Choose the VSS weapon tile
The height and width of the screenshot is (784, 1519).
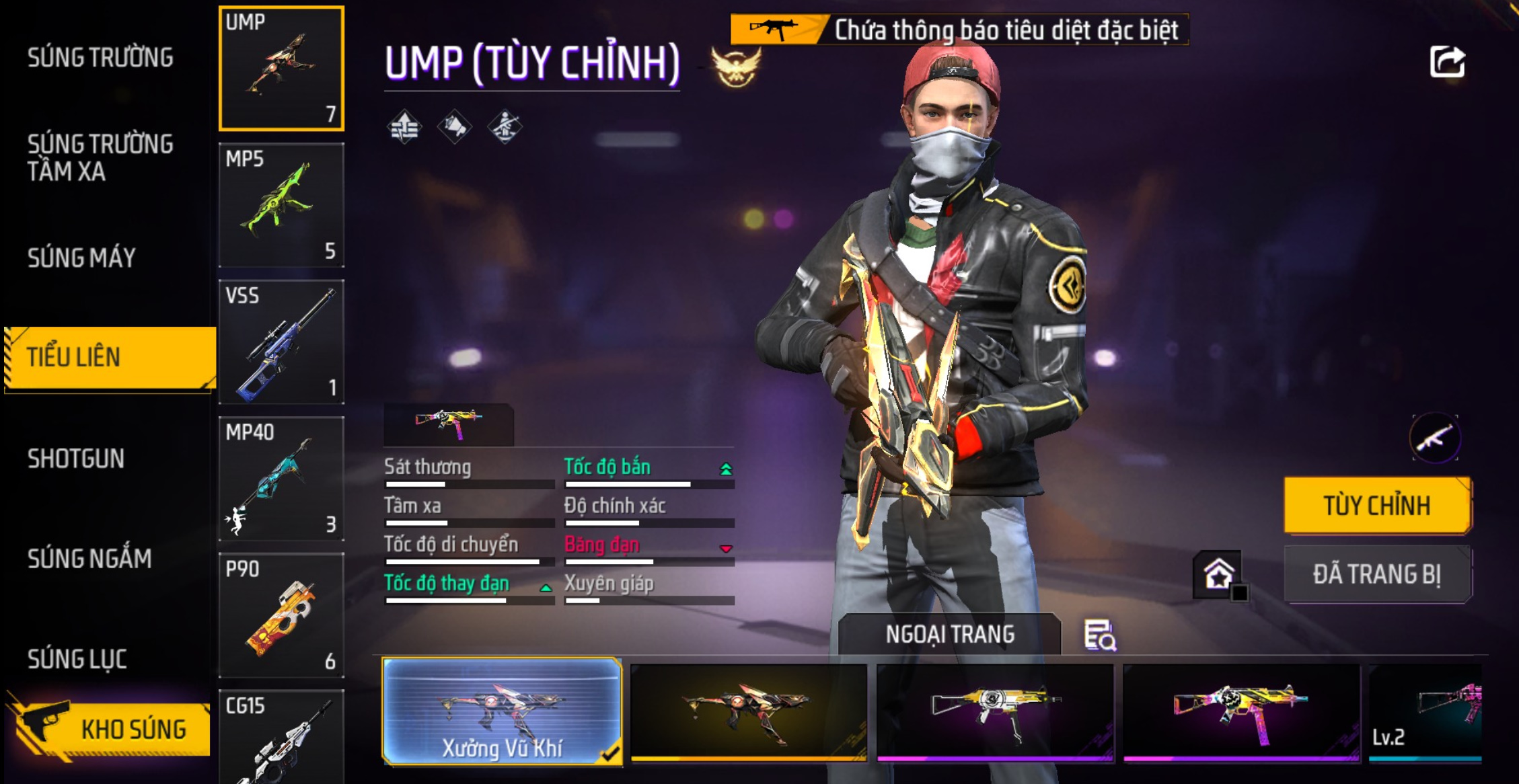(281, 342)
